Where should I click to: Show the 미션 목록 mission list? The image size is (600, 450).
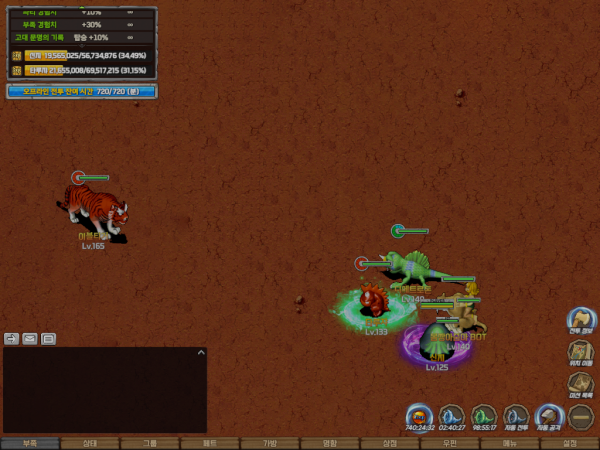[x=581, y=384]
